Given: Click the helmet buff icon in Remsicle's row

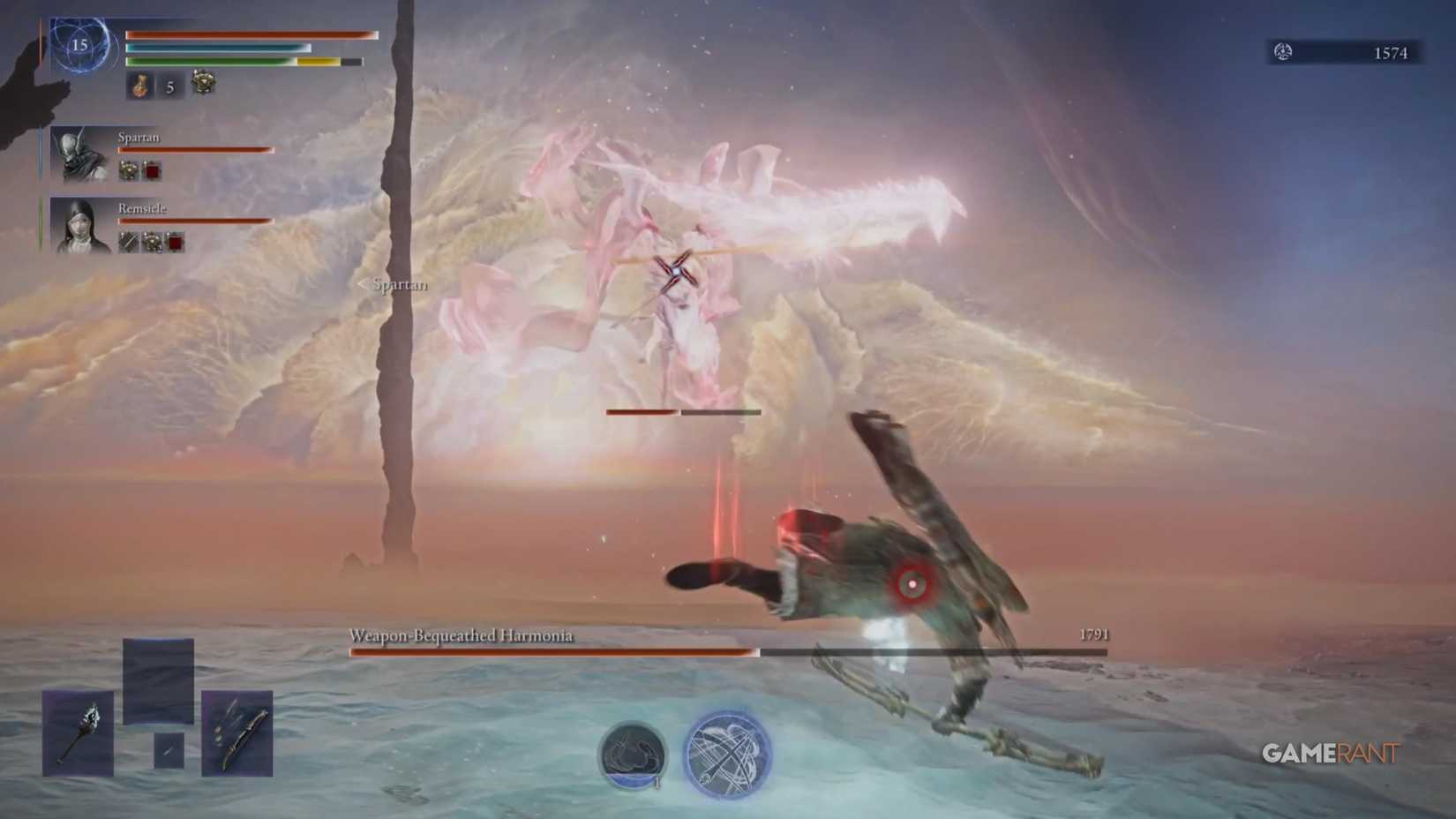Looking at the screenshot, I should point(152,239).
